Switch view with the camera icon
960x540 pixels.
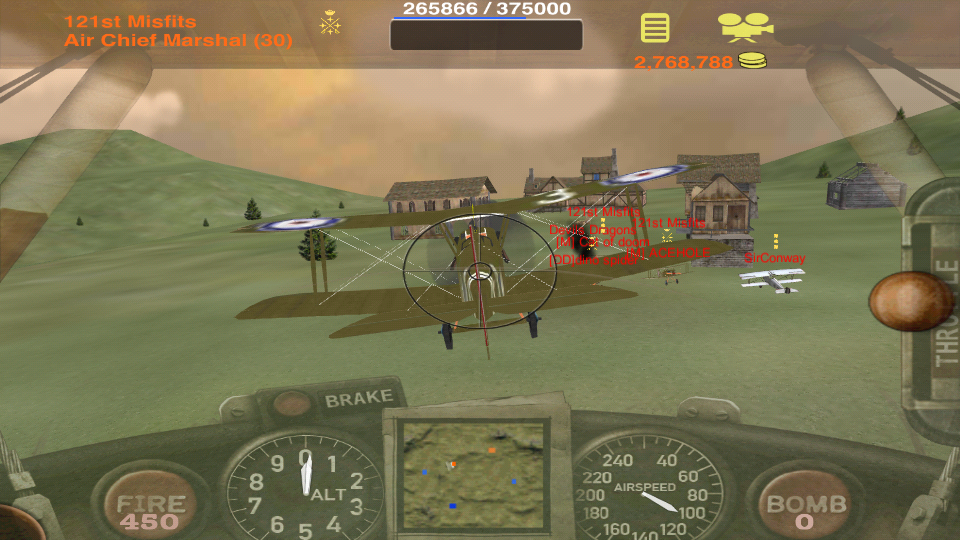[746, 27]
